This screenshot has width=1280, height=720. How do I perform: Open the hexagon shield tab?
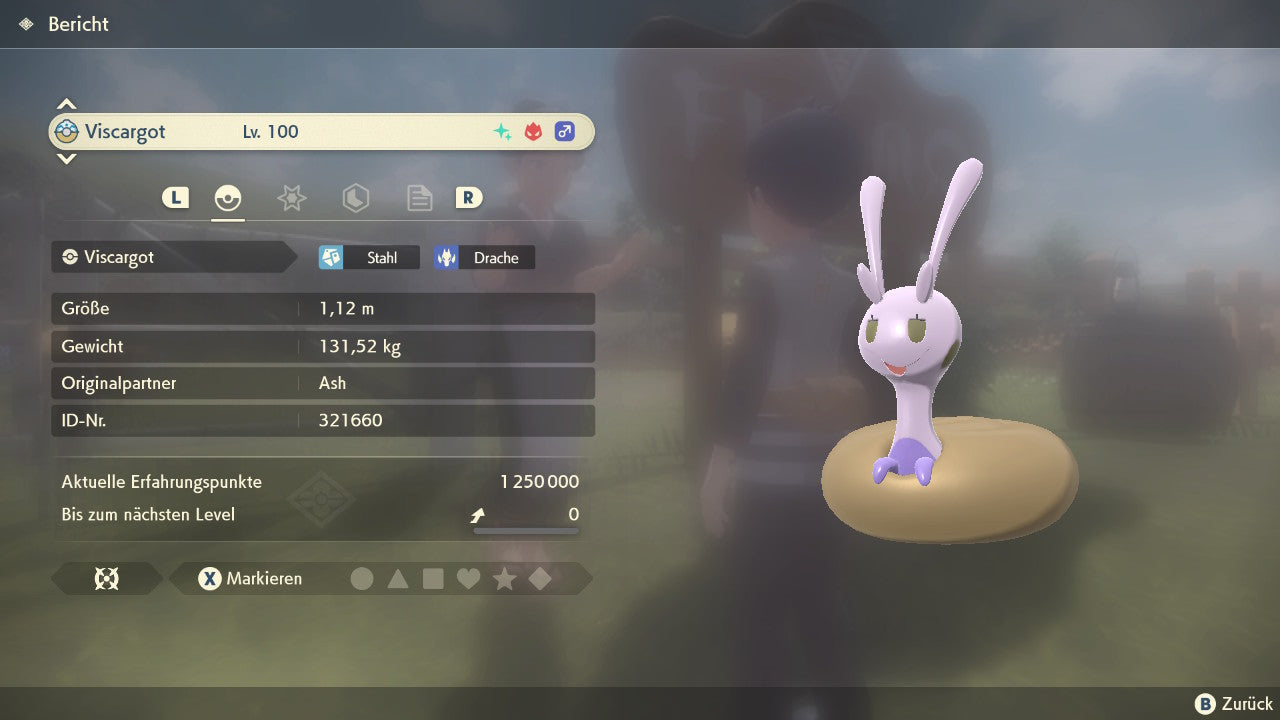[x=355, y=198]
